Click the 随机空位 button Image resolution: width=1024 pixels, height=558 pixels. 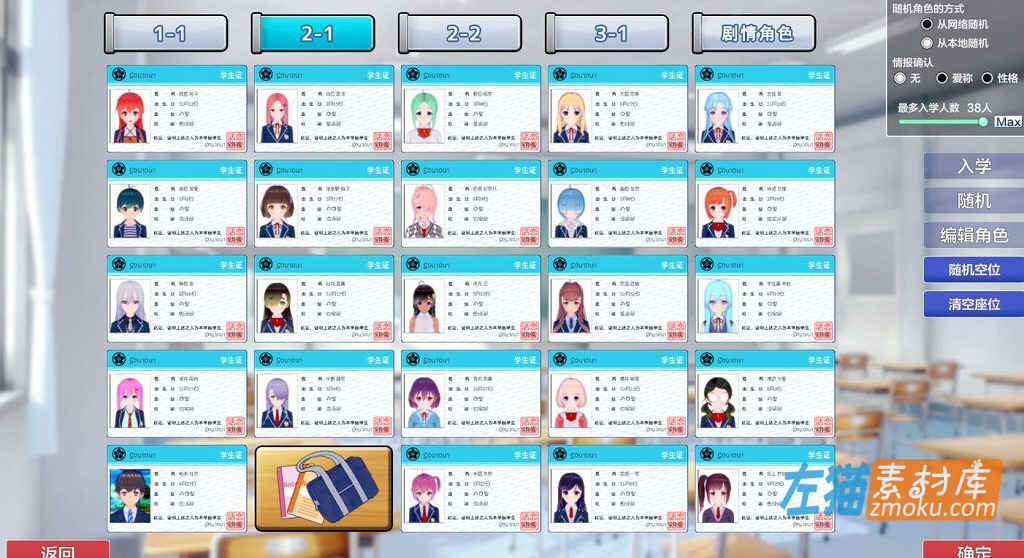973,270
